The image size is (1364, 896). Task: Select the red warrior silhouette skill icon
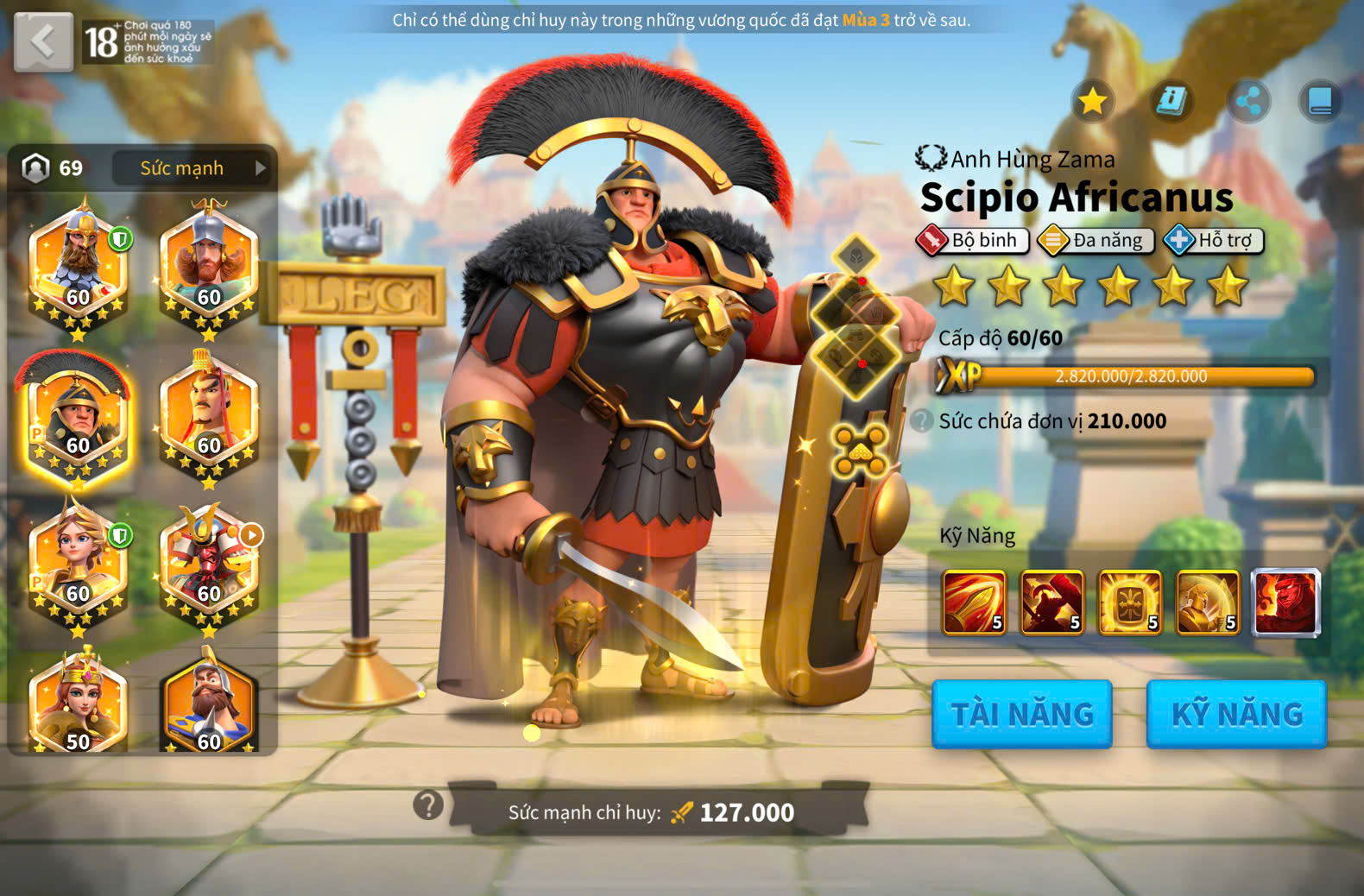tap(1051, 603)
